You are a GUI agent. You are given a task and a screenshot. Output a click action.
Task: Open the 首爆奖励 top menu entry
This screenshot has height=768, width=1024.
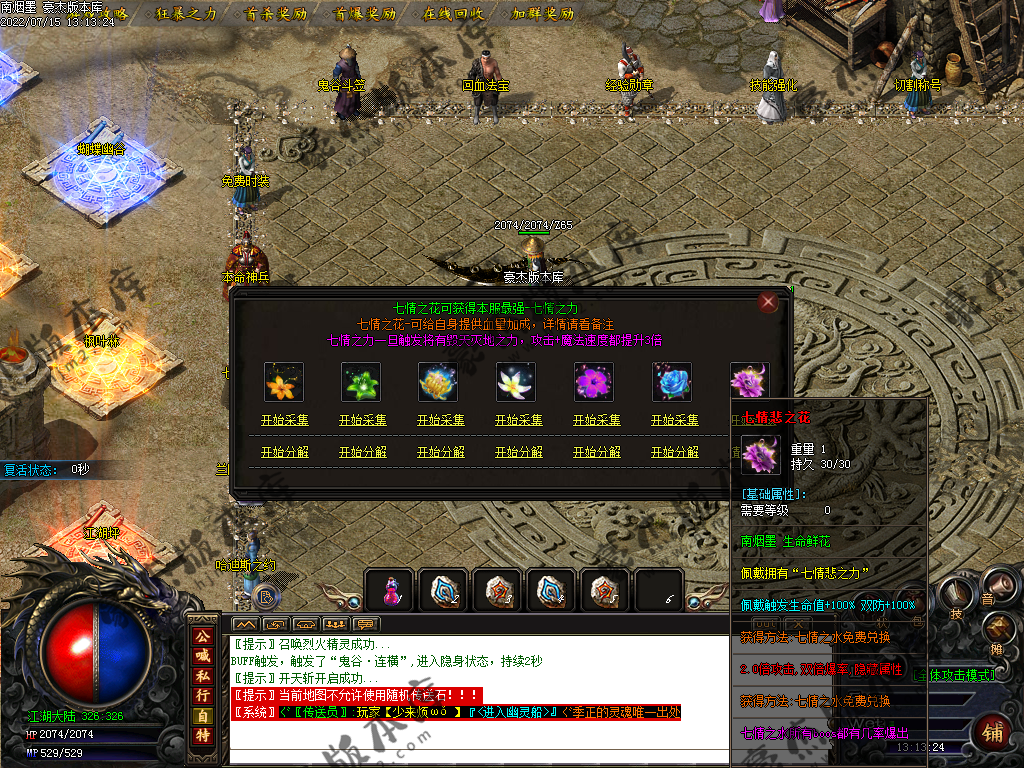(x=364, y=14)
